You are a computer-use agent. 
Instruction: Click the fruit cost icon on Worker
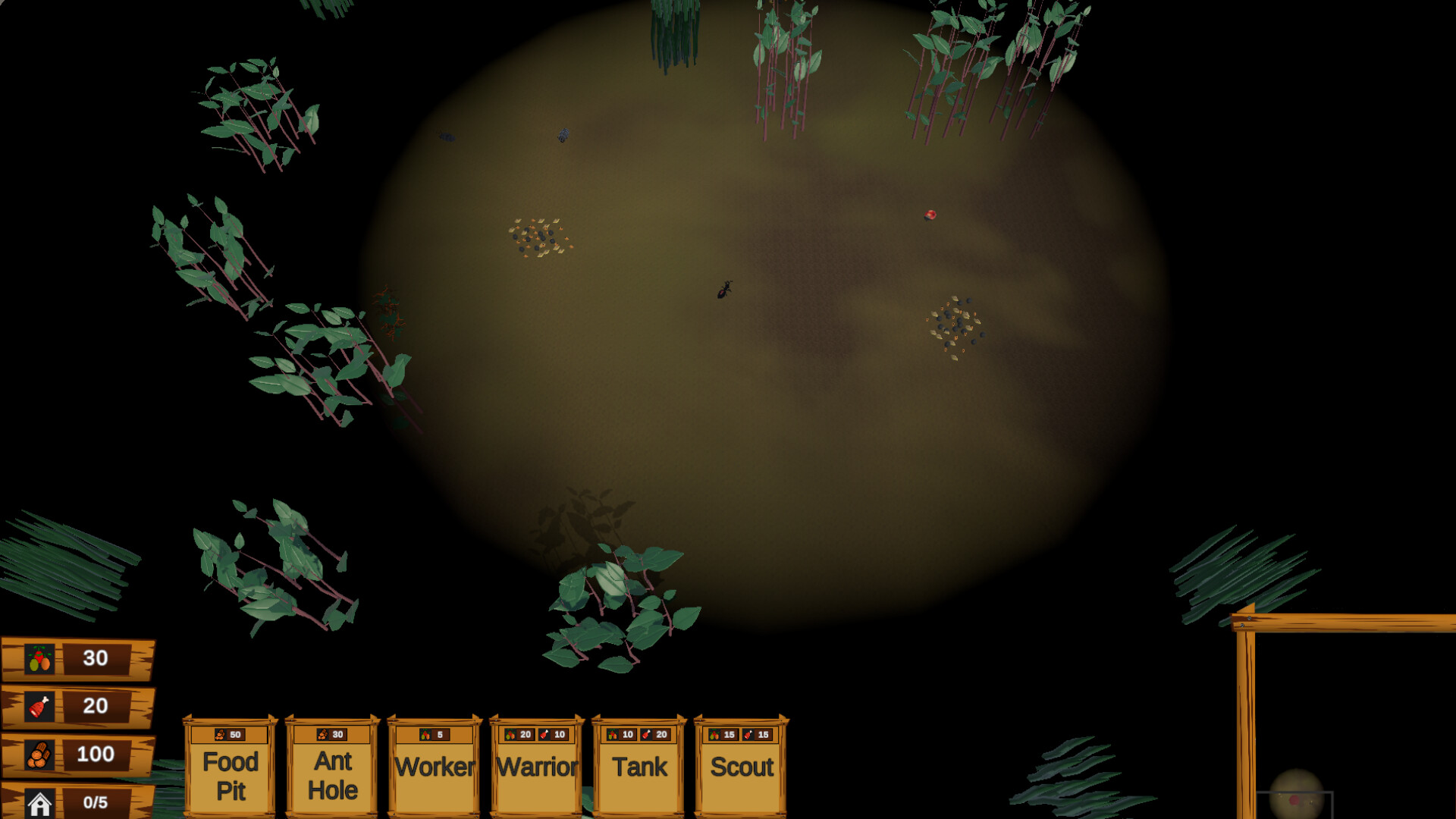[x=425, y=734]
